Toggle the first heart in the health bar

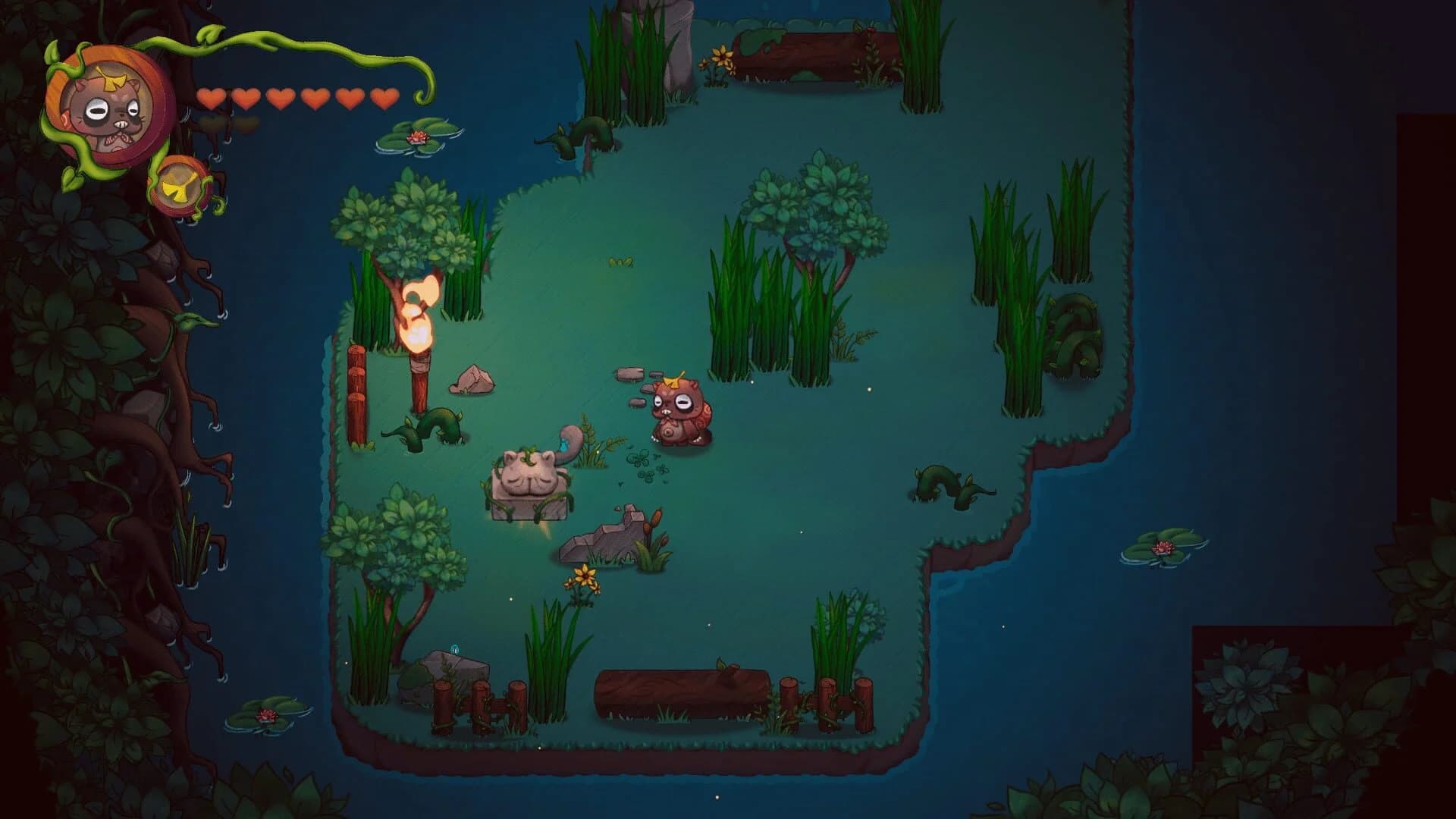pyautogui.click(x=212, y=97)
